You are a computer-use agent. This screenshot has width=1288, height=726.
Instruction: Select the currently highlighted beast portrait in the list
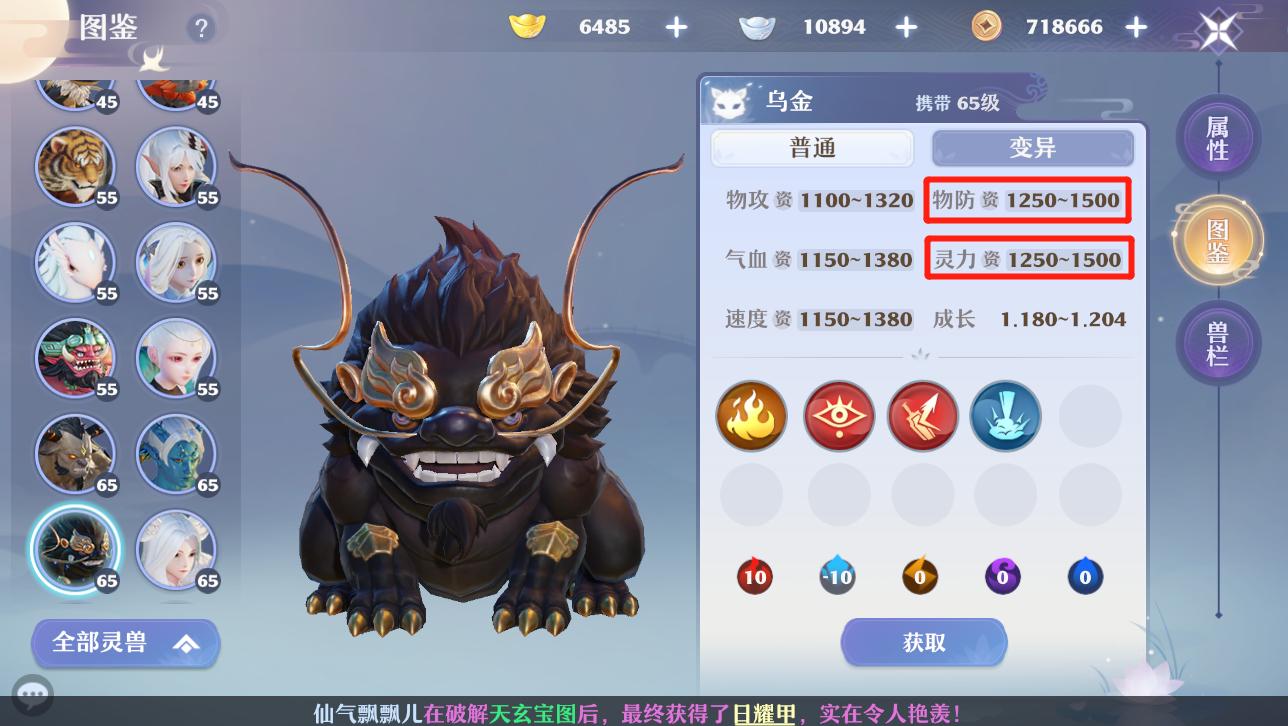pyautogui.click(x=75, y=549)
